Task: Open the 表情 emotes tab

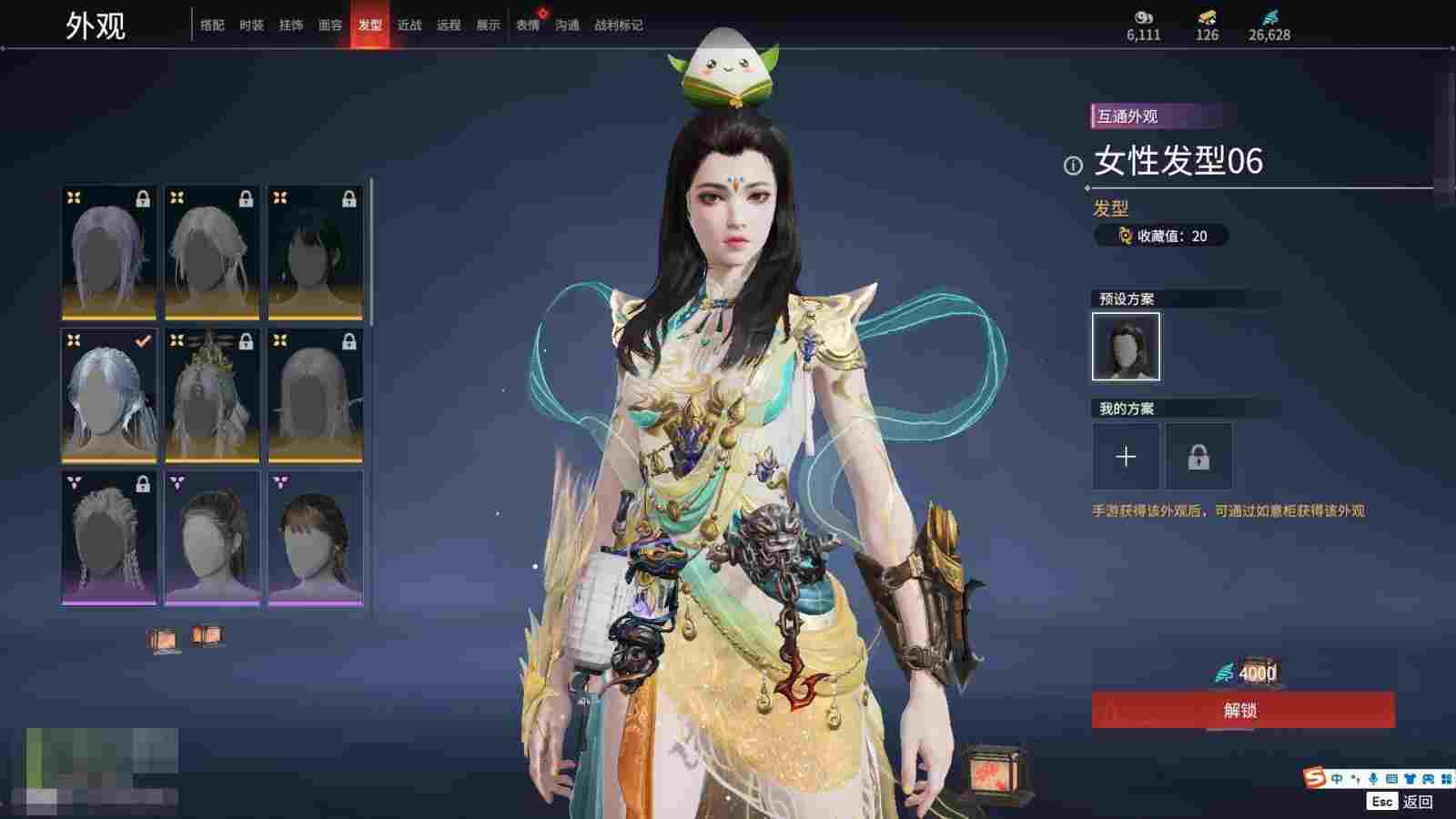Action: click(x=528, y=25)
